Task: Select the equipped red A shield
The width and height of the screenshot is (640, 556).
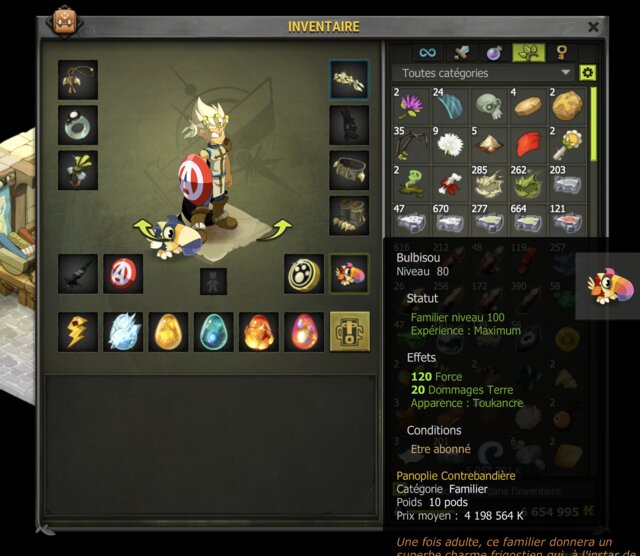Action: tap(123, 273)
